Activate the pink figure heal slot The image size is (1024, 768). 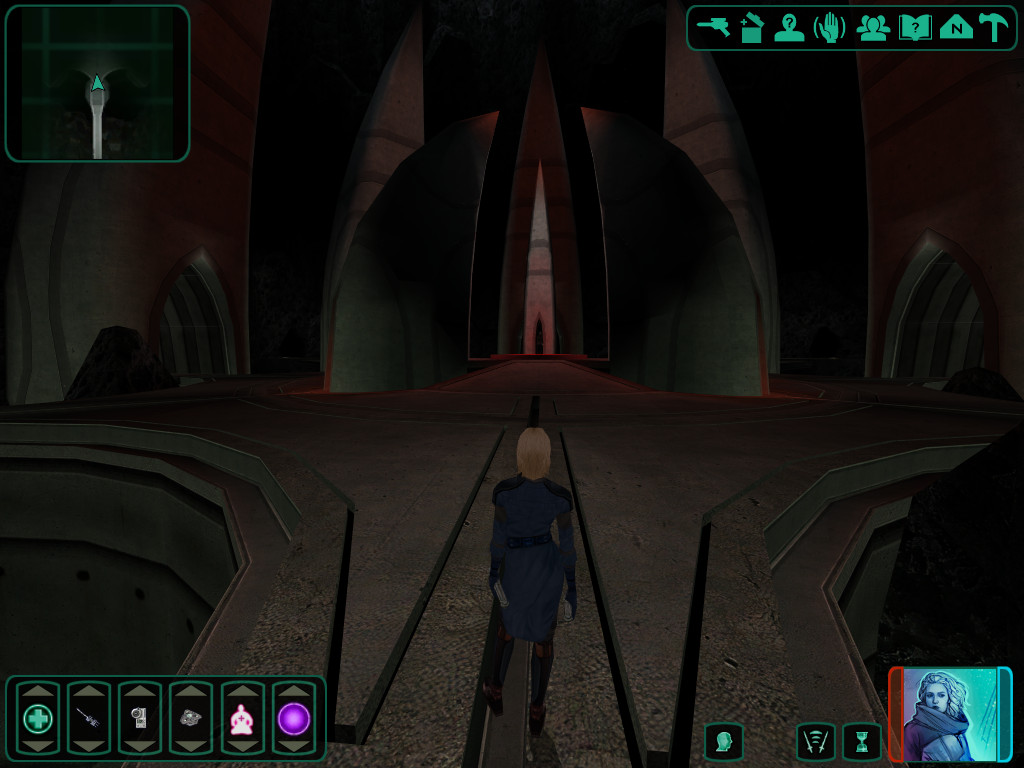(242, 718)
